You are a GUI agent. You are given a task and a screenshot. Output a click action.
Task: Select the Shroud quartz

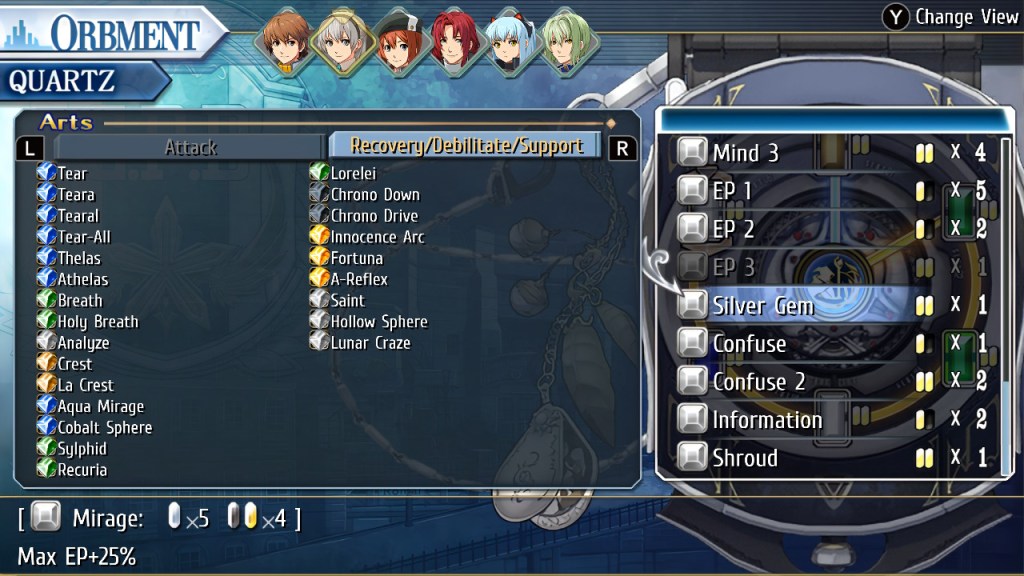[x=745, y=458]
